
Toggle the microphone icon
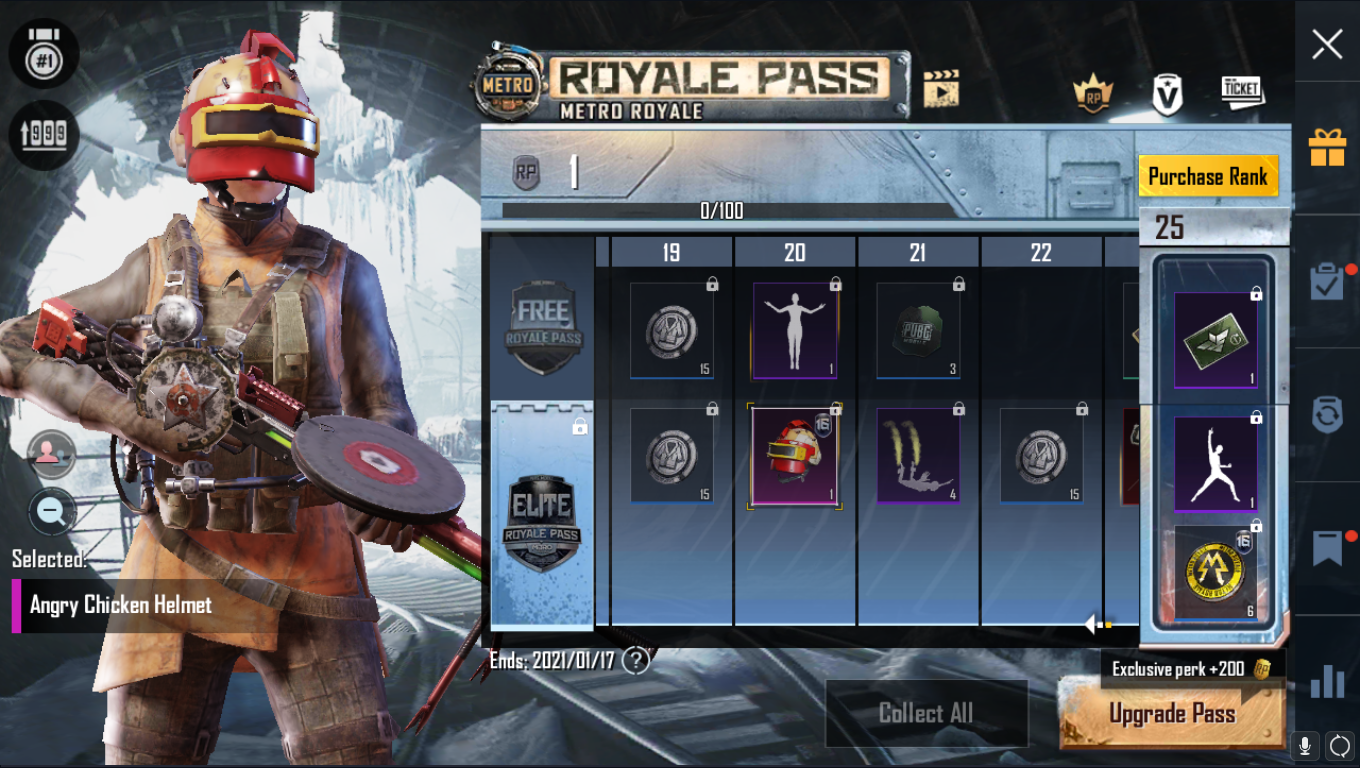pyautogui.click(x=1304, y=745)
